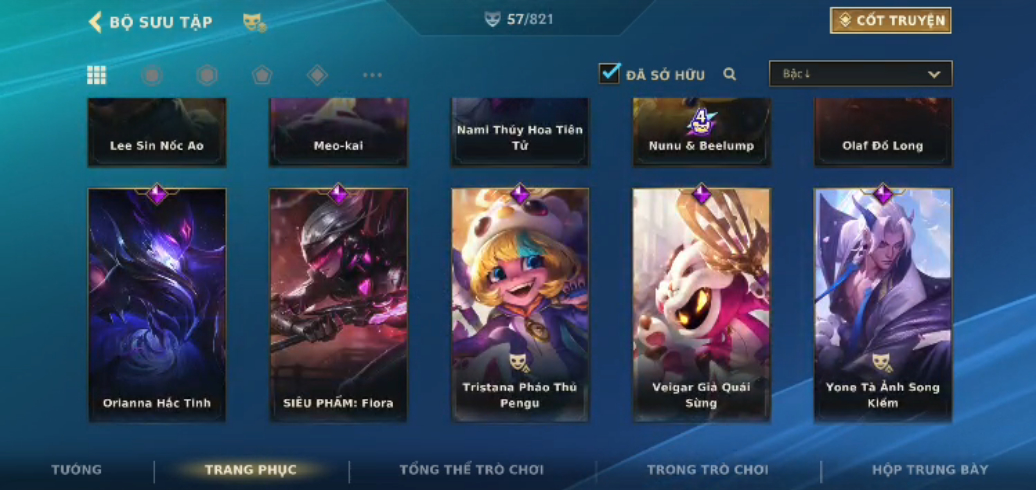Open the Trong Trò Chơi tab
Image resolution: width=1036 pixels, height=490 pixels.
[x=708, y=470]
